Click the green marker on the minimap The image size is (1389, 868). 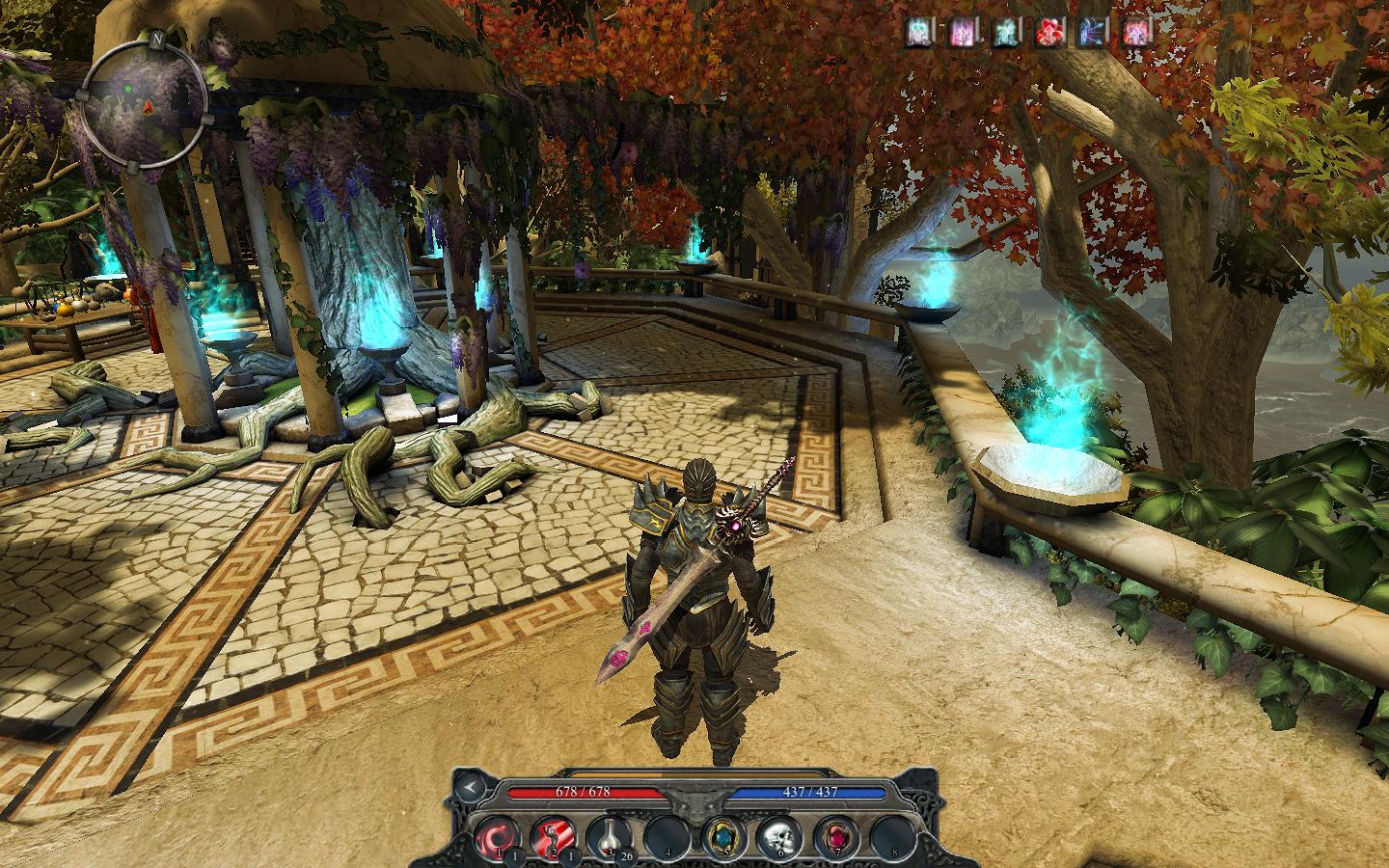click(126, 92)
